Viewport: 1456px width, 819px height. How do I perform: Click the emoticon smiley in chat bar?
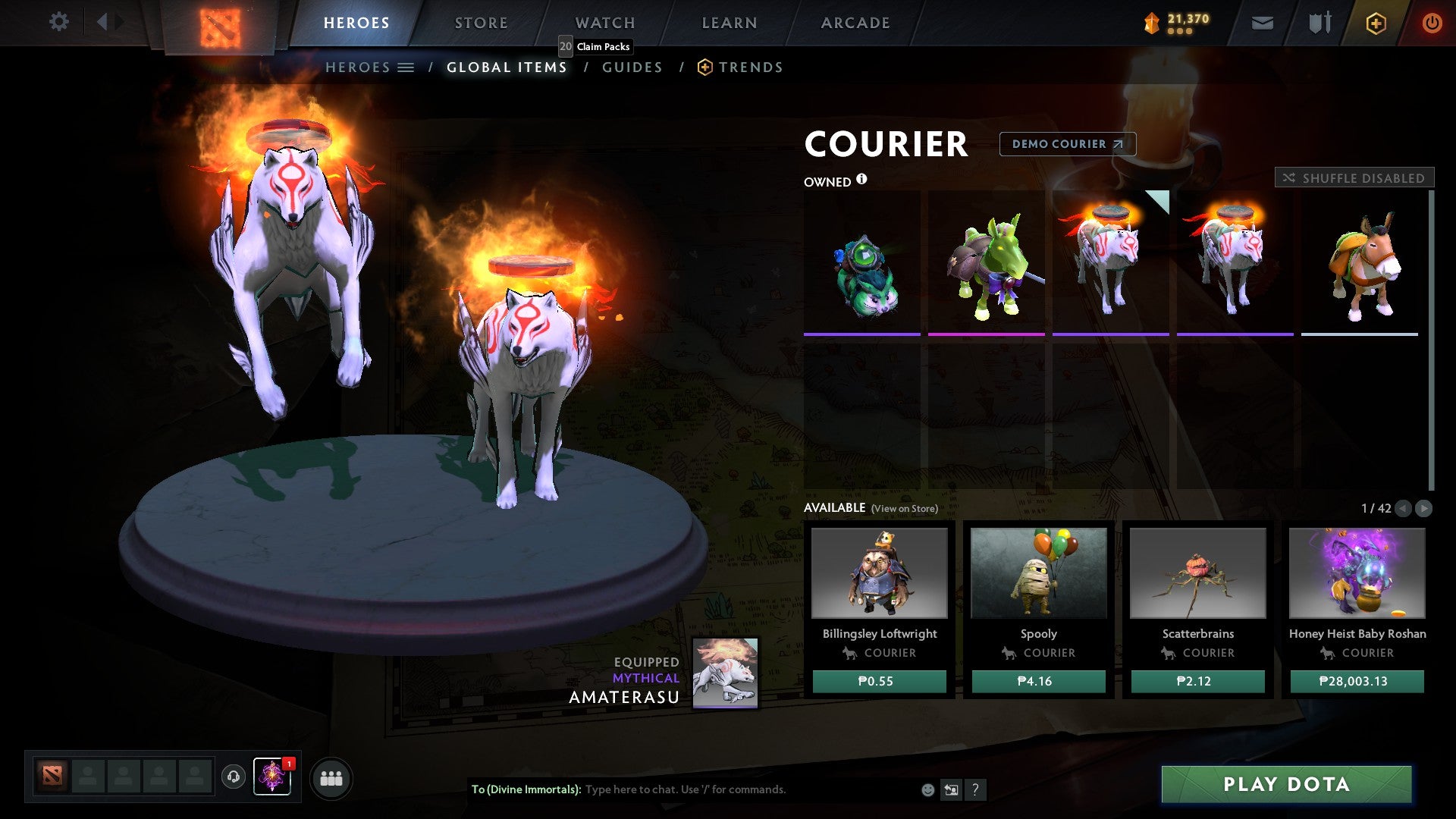point(927,790)
